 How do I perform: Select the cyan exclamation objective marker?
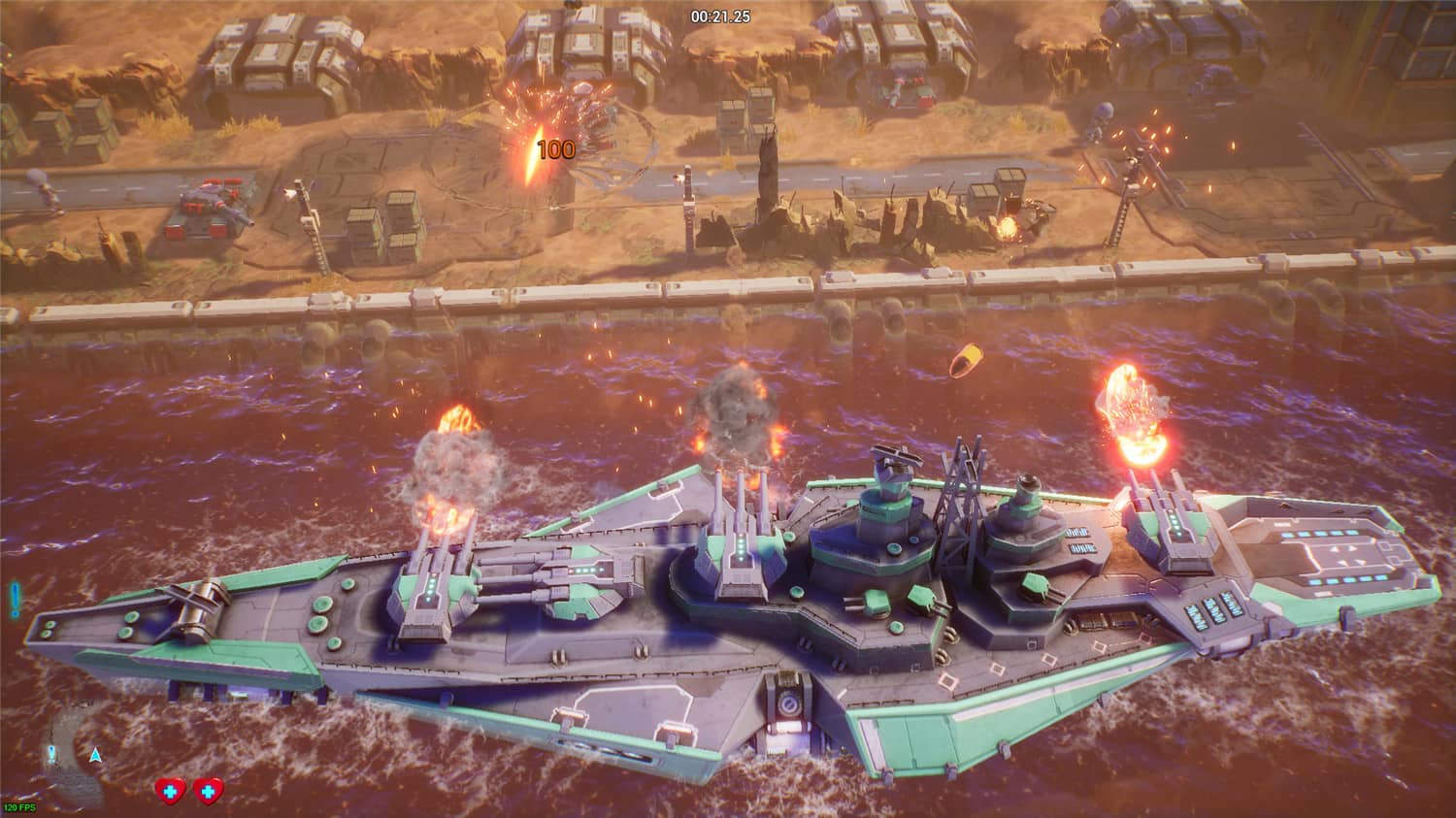(15, 598)
